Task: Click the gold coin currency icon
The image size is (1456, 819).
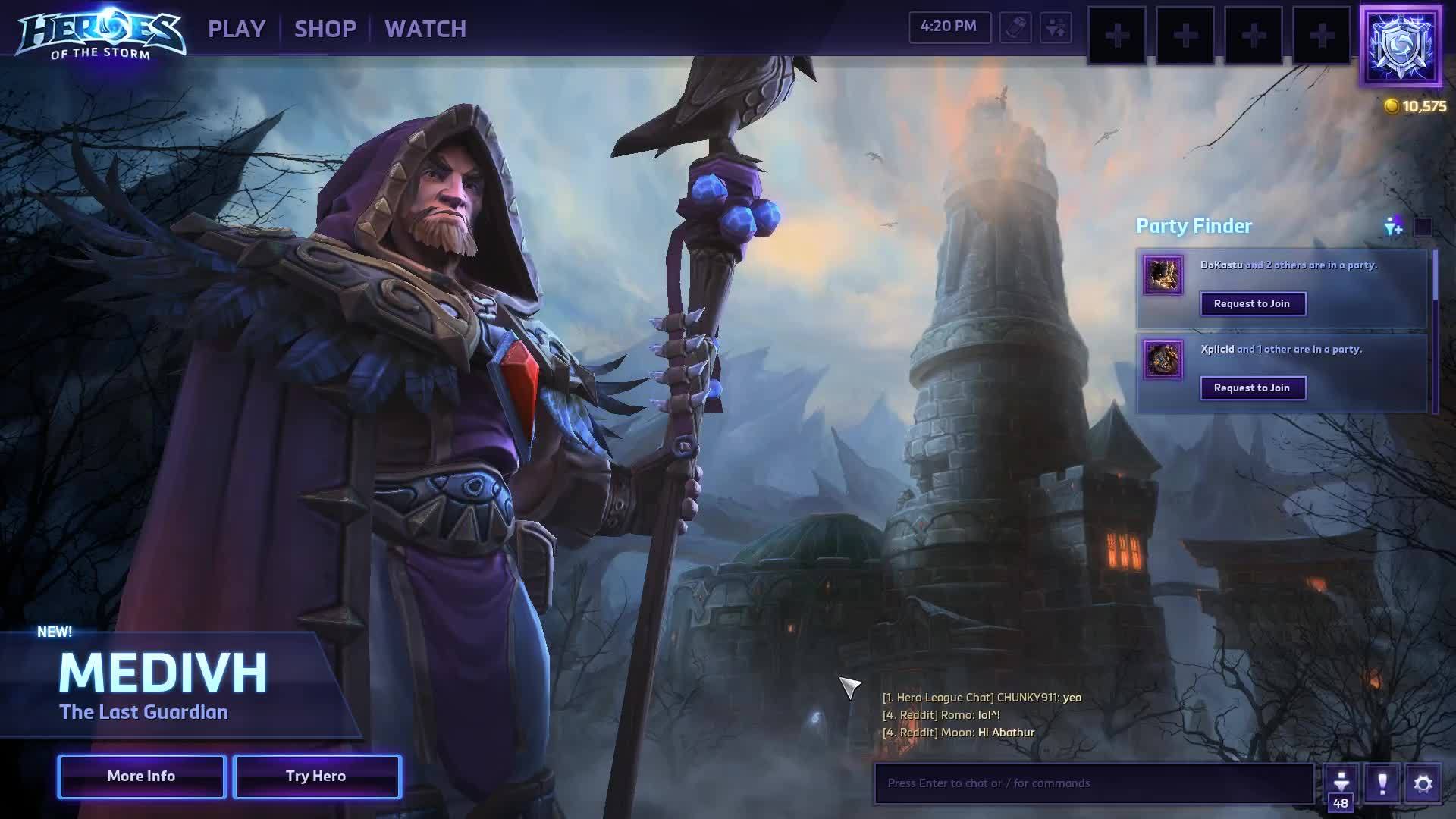Action: coord(1393,106)
